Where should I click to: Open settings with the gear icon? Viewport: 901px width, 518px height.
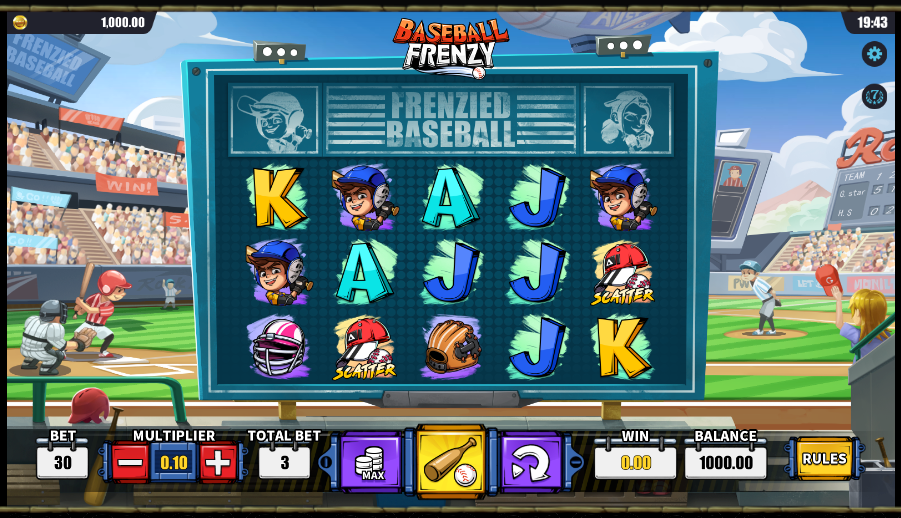point(874,54)
